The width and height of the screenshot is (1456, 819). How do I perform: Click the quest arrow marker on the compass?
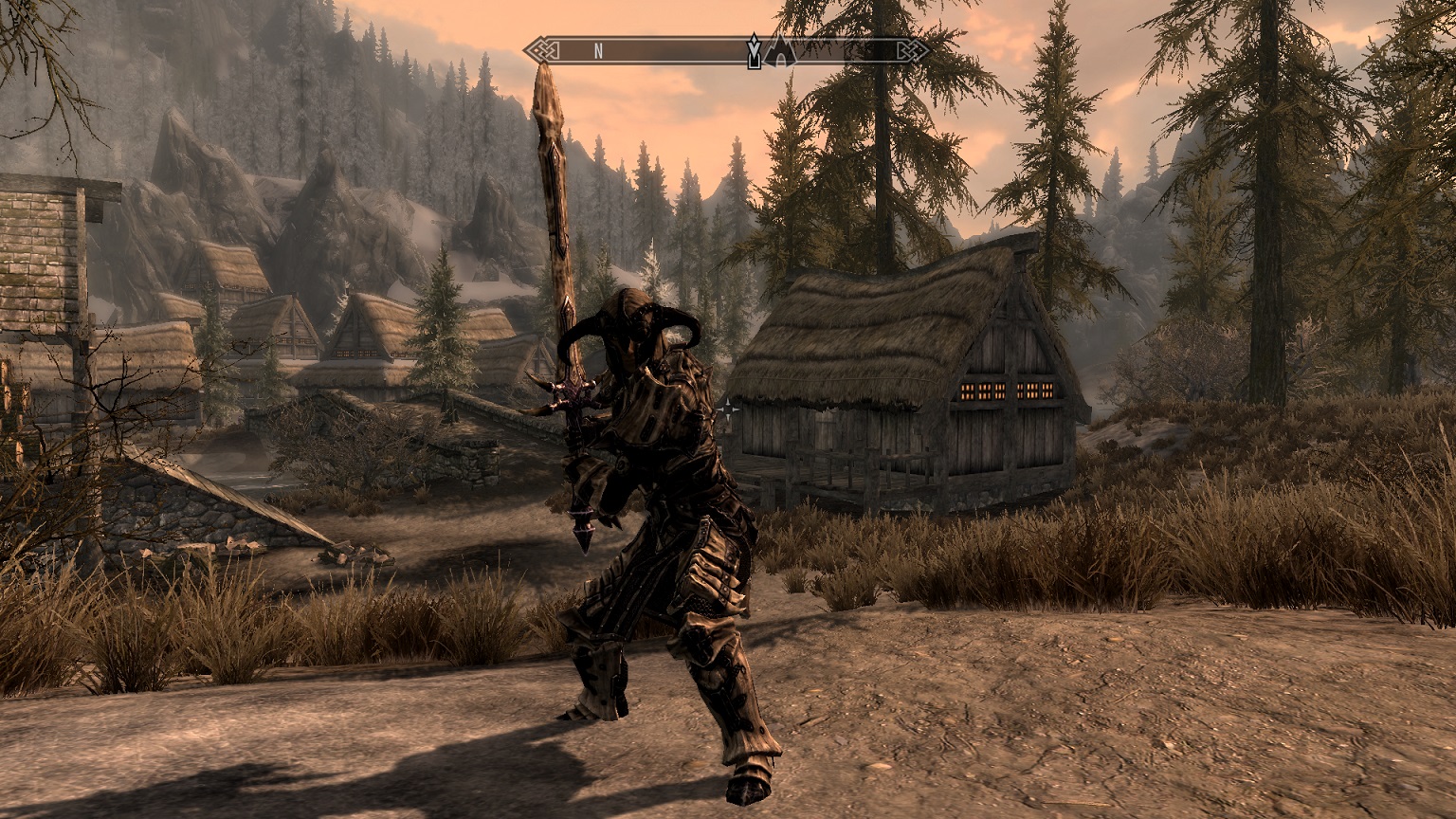[754, 51]
